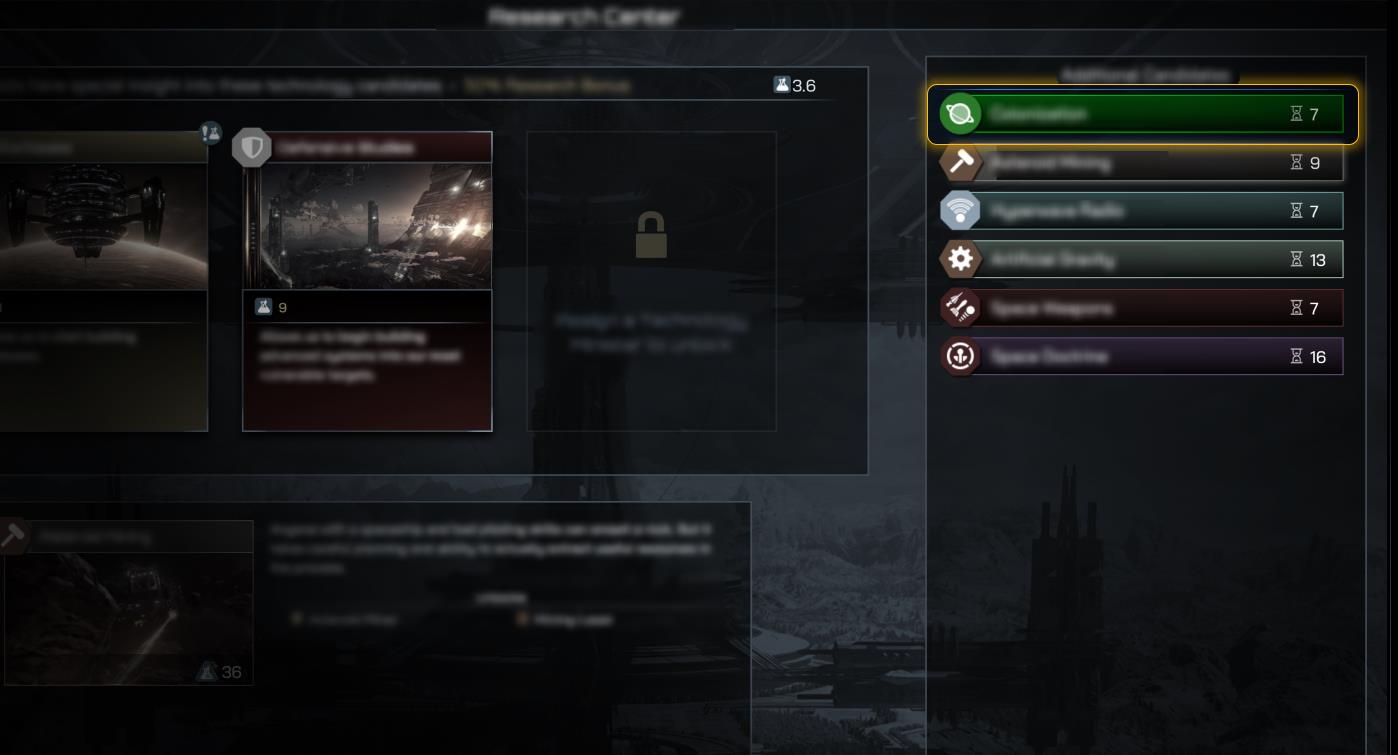Click the locked technology slot padlock
Viewport: 1398px width, 755px height.
(651, 236)
